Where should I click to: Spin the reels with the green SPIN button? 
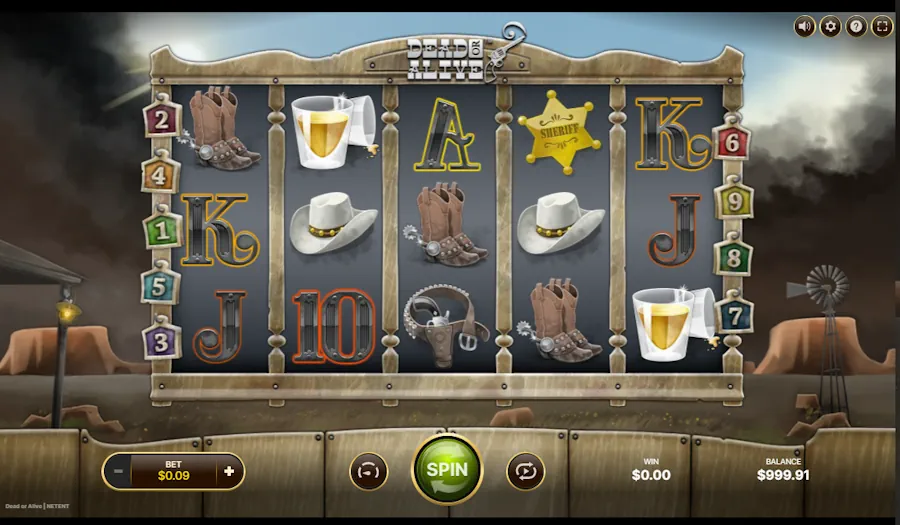tap(447, 468)
